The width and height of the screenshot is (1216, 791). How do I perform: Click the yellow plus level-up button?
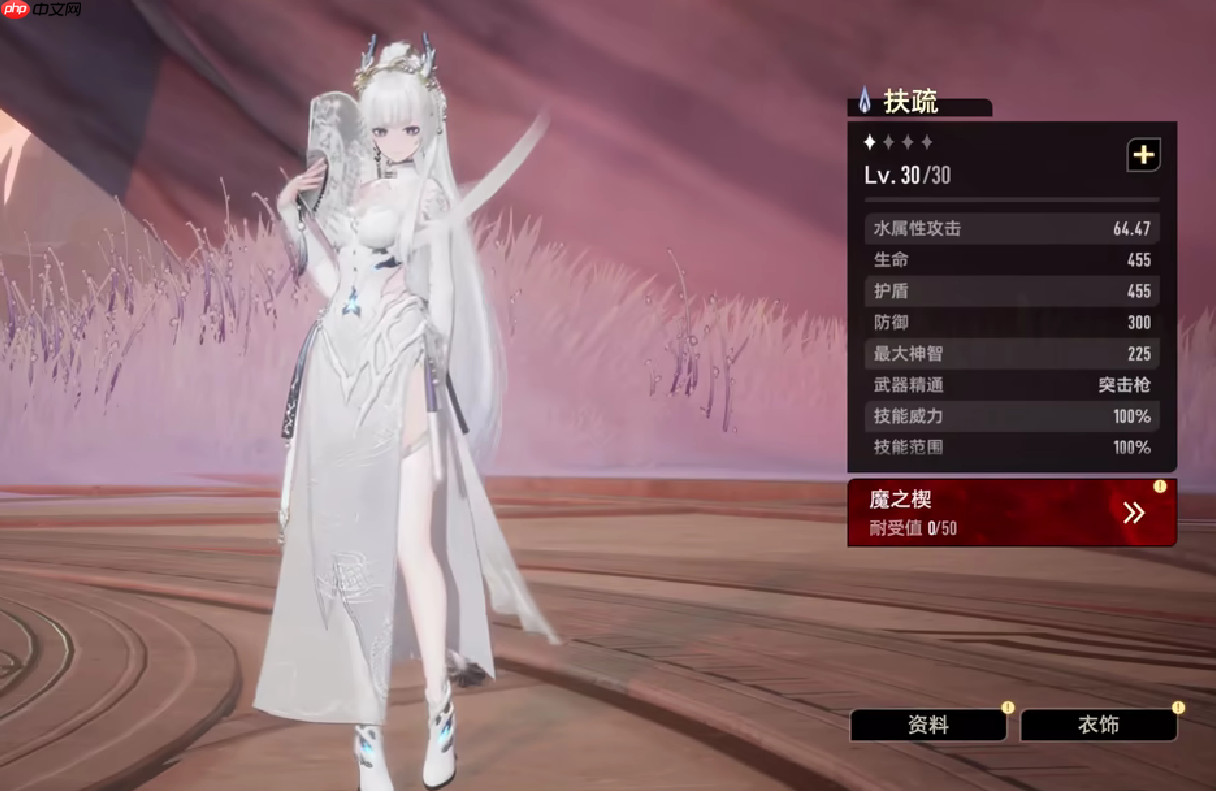pos(1143,155)
